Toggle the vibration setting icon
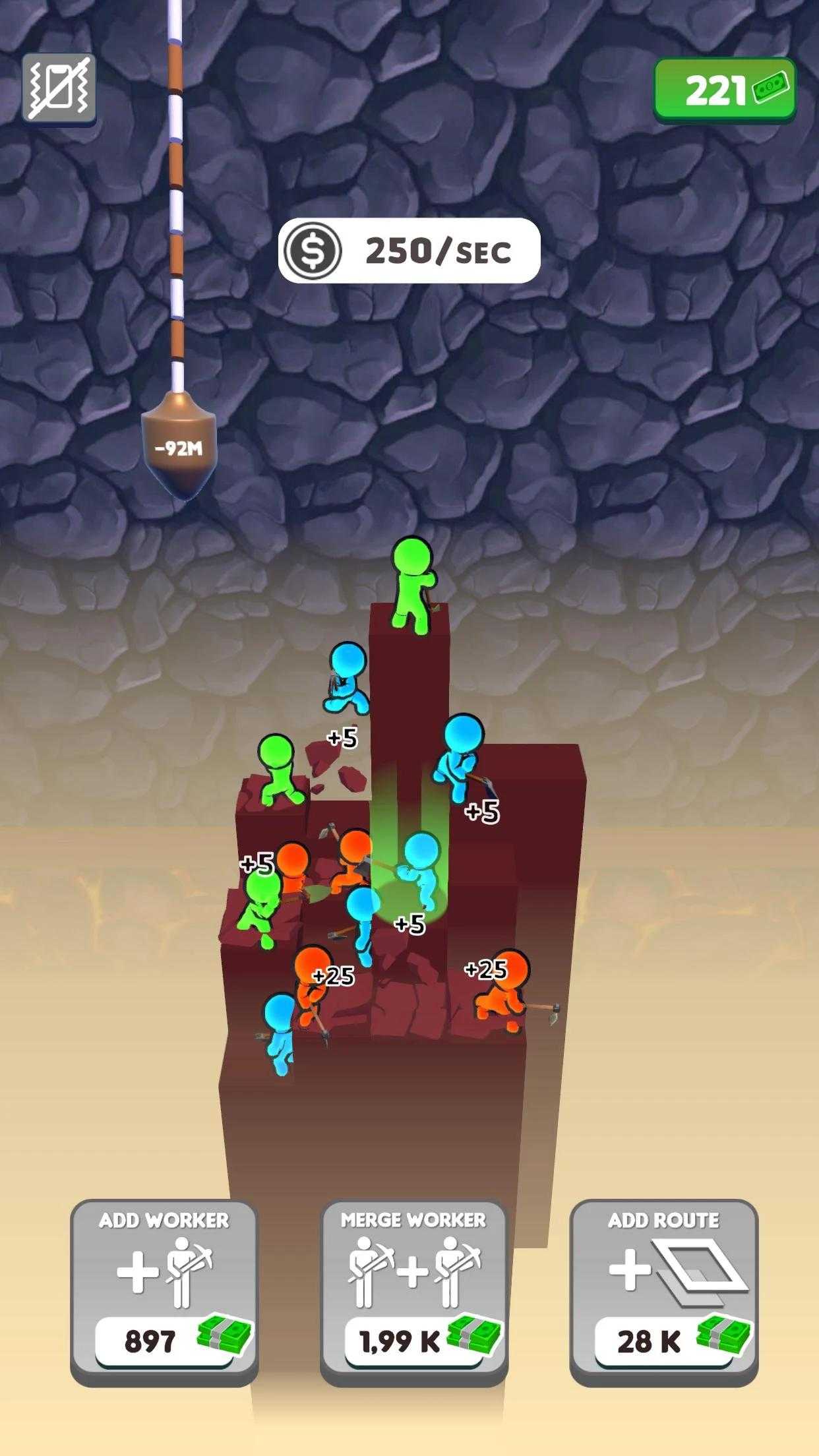Image resolution: width=819 pixels, height=1456 pixels. pos(59,88)
